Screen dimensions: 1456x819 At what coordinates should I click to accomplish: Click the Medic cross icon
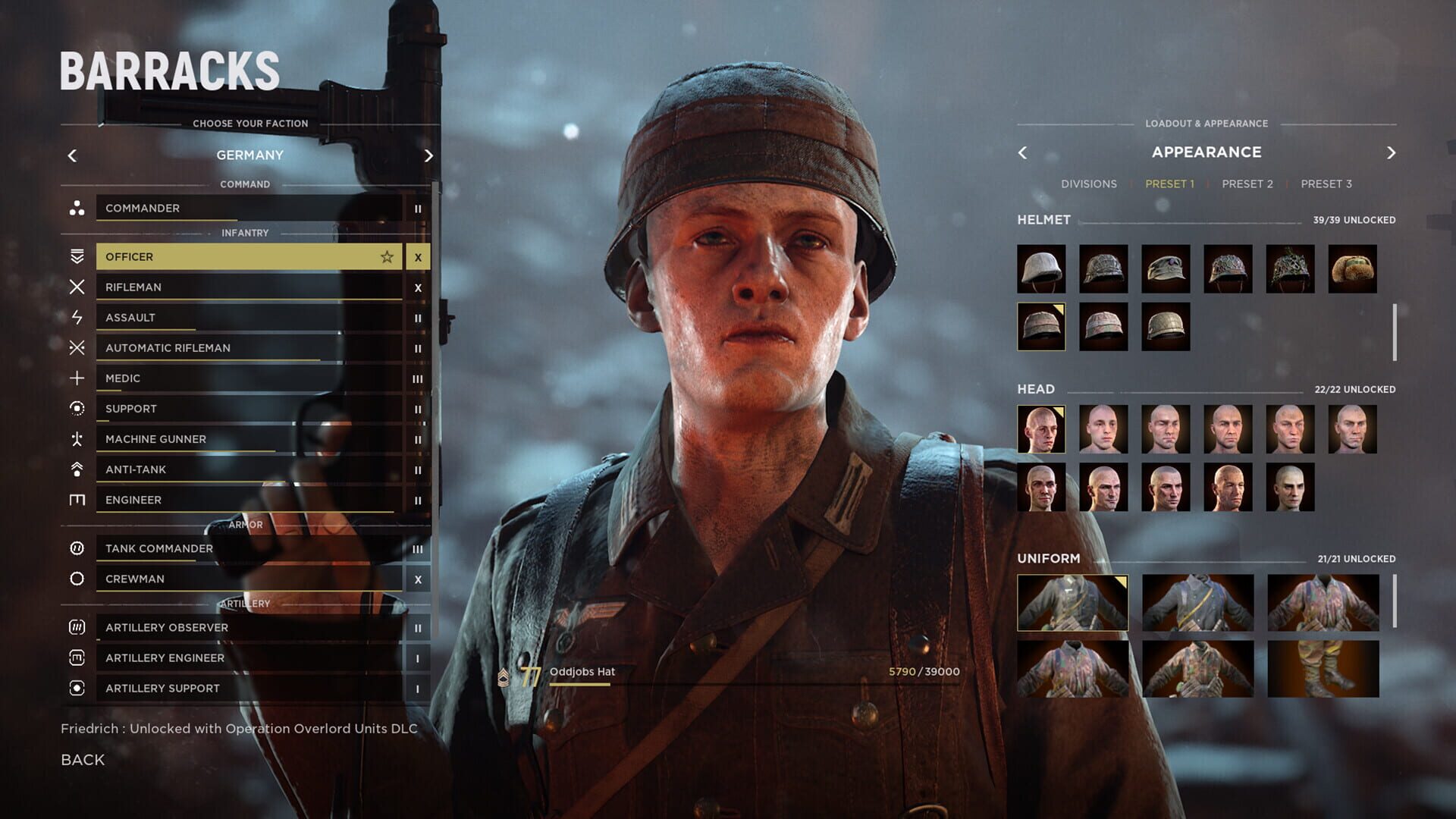[x=76, y=378]
